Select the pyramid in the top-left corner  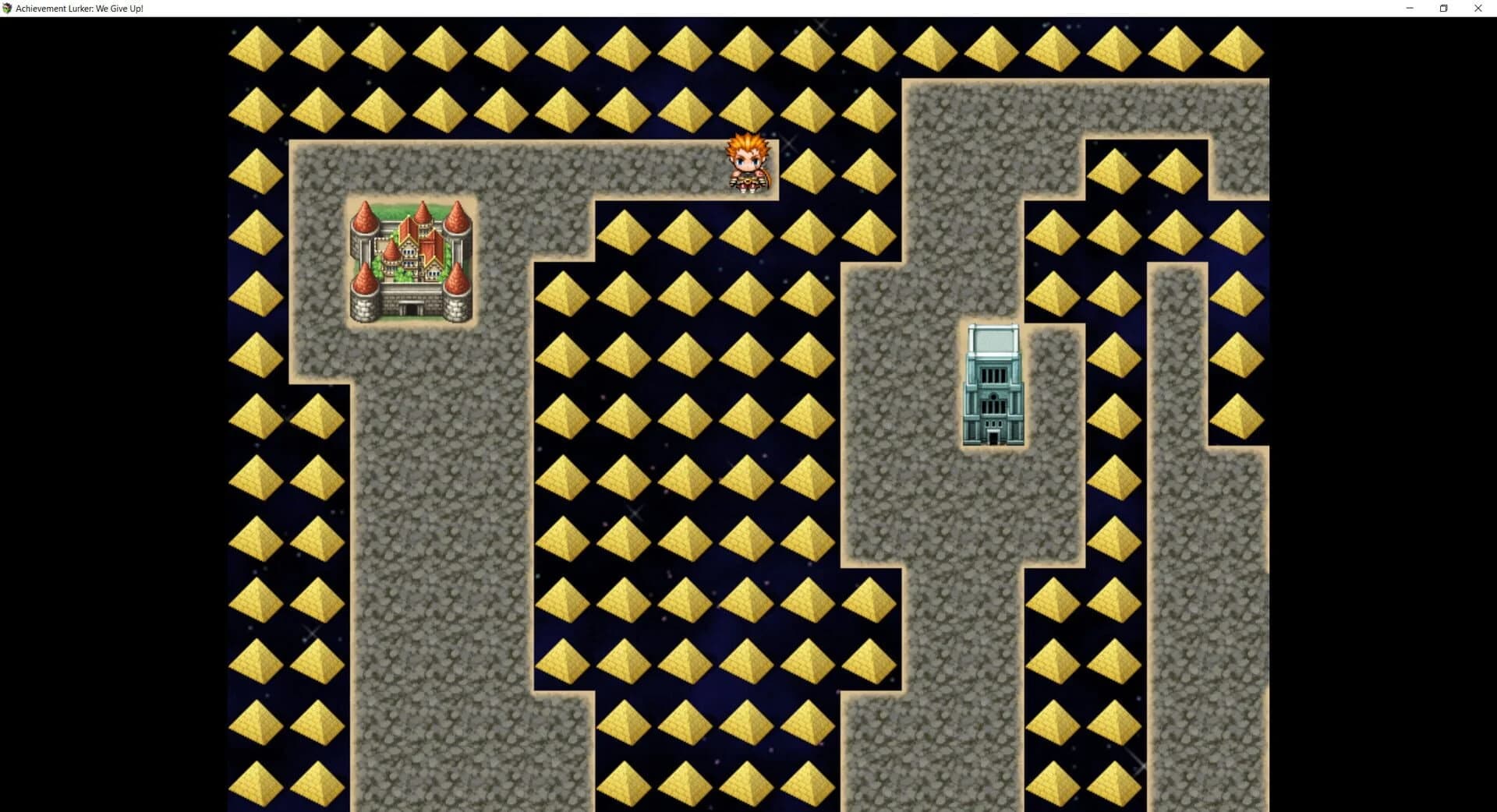click(x=256, y=47)
